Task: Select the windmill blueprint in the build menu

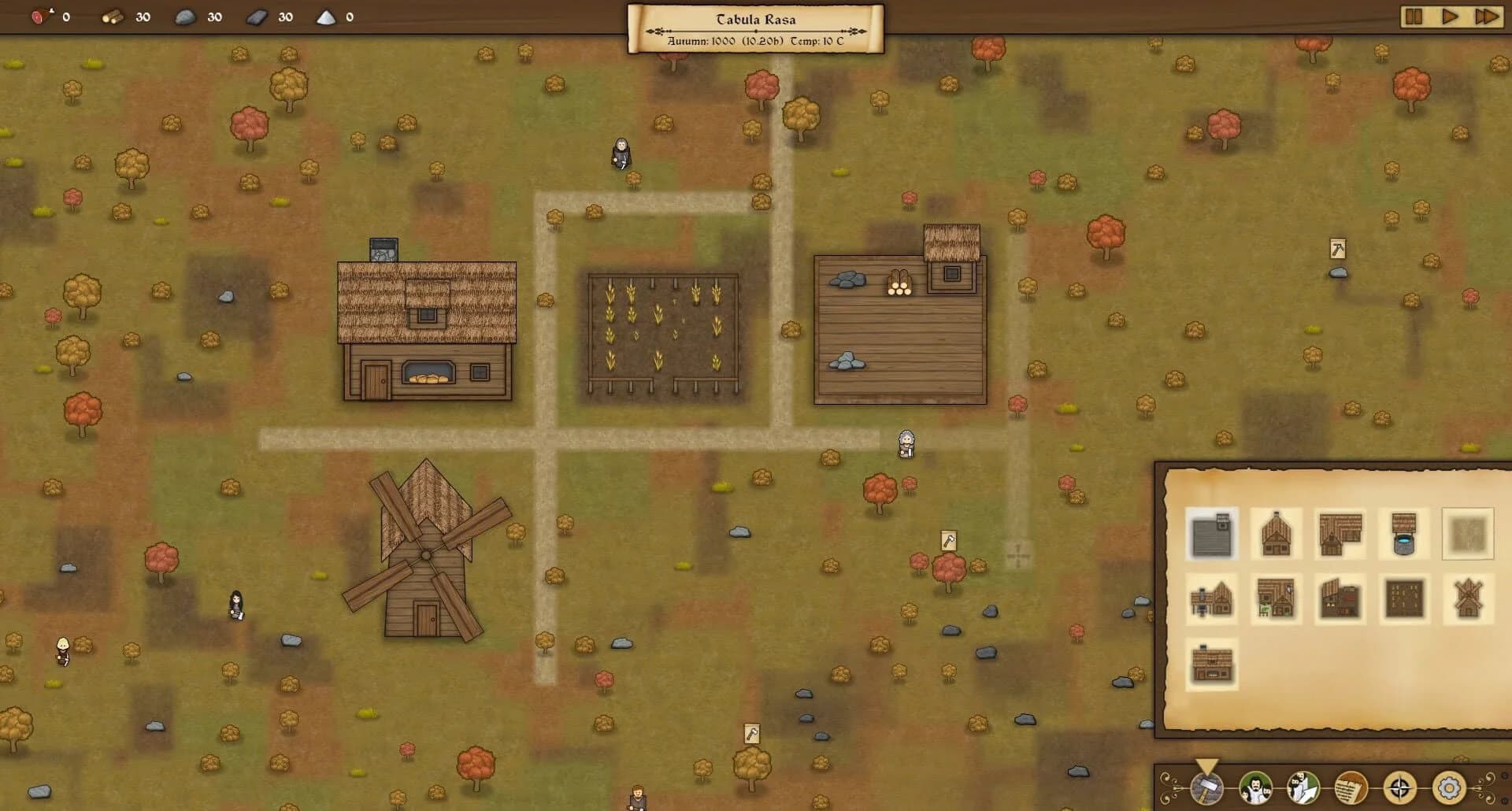Action: pos(1466,599)
